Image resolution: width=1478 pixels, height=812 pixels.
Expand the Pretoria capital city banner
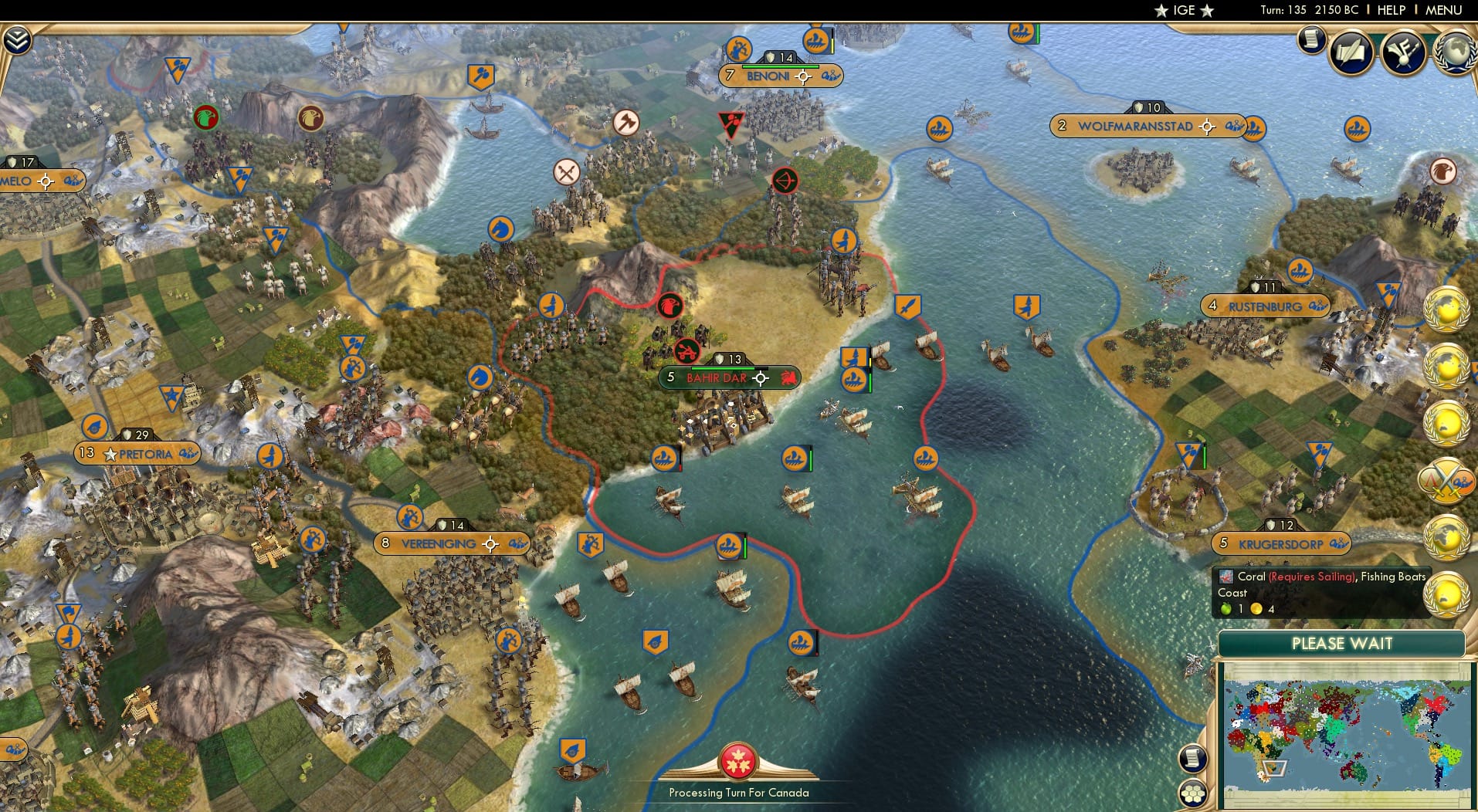[137, 454]
